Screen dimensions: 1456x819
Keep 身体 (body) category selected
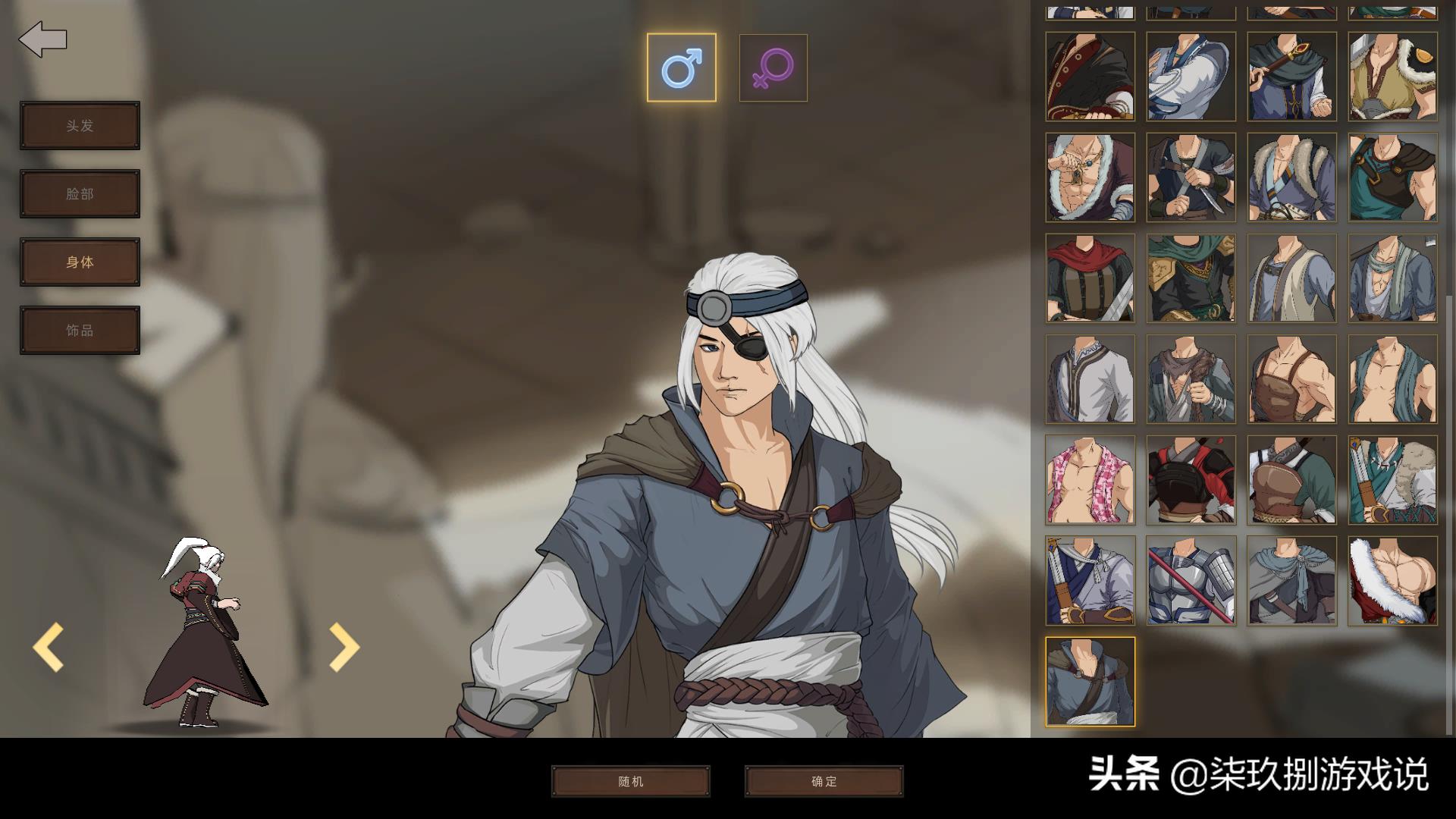coord(80,262)
